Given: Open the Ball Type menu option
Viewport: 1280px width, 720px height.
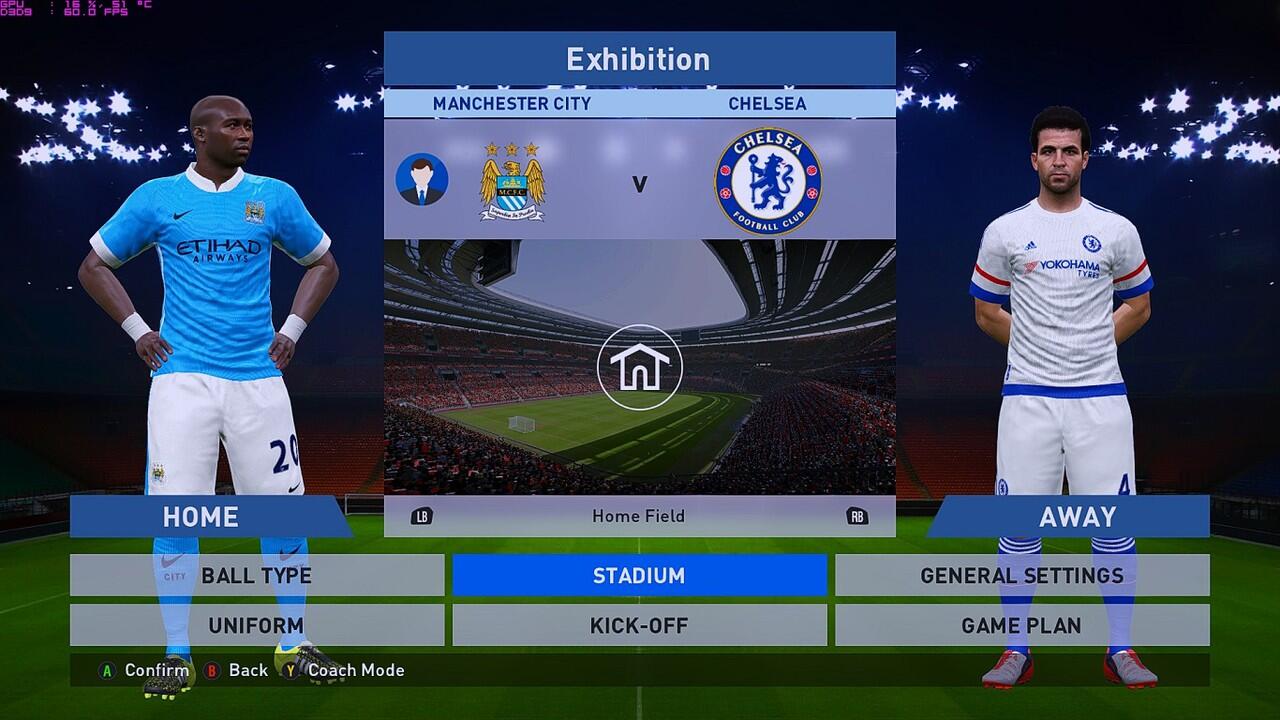Looking at the screenshot, I should (x=257, y=576).
